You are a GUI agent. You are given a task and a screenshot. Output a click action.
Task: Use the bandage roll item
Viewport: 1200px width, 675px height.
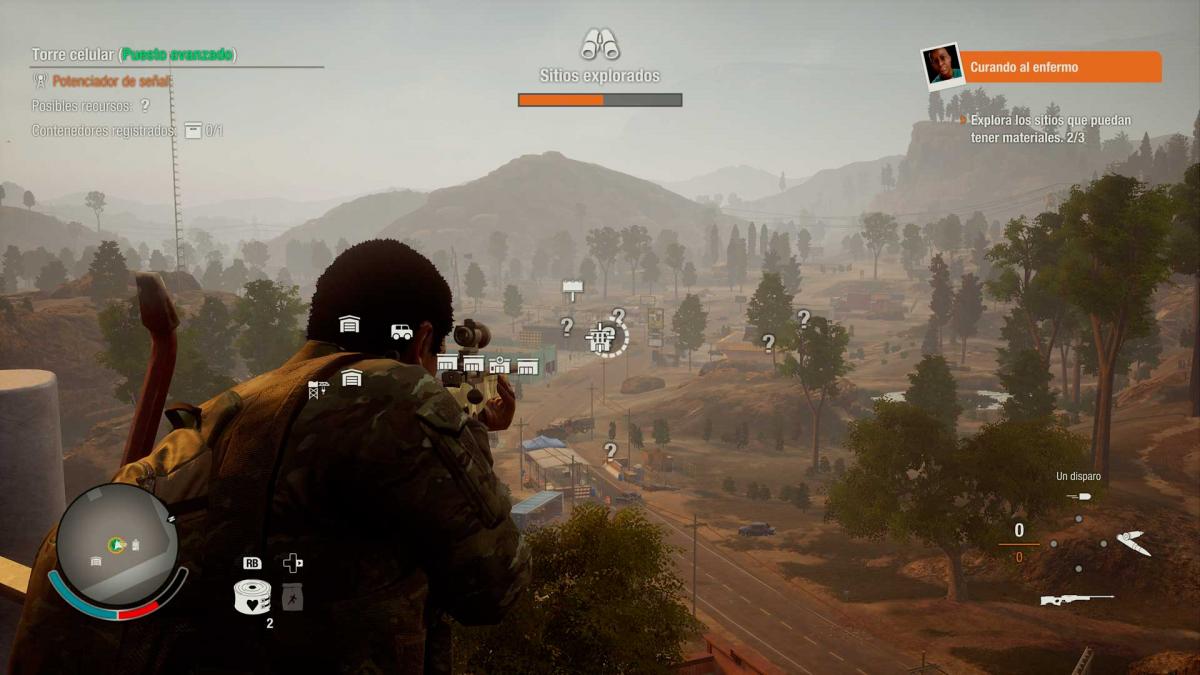click(x=252, y=597)
